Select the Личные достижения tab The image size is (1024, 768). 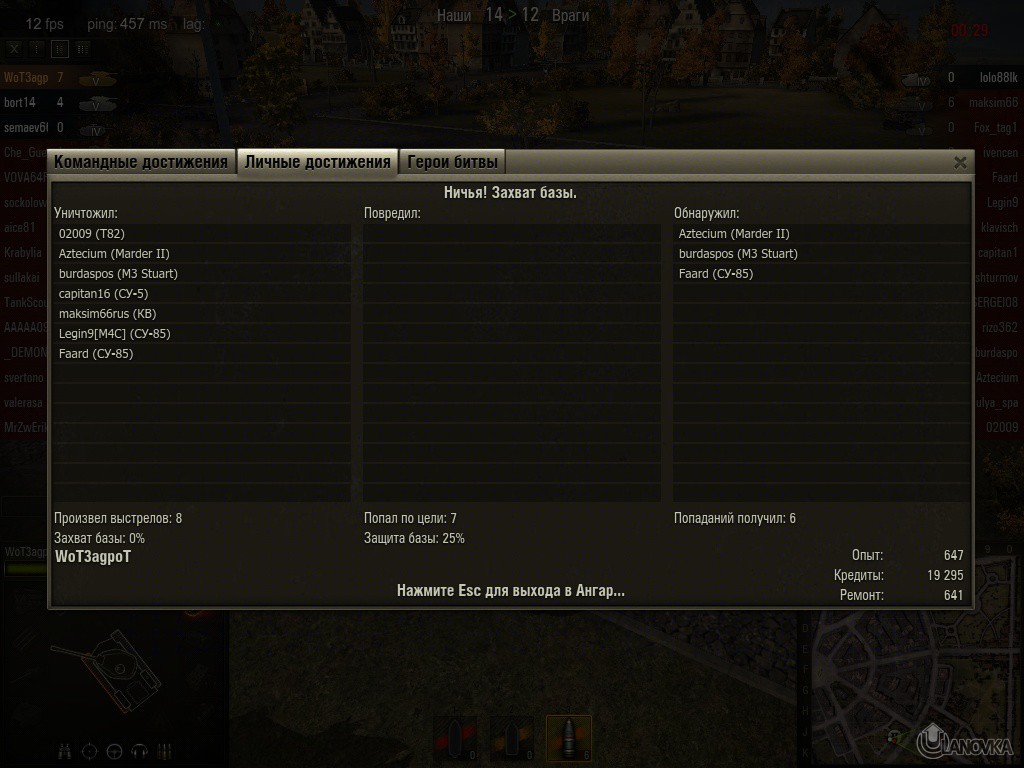click(x=317, y=162)
